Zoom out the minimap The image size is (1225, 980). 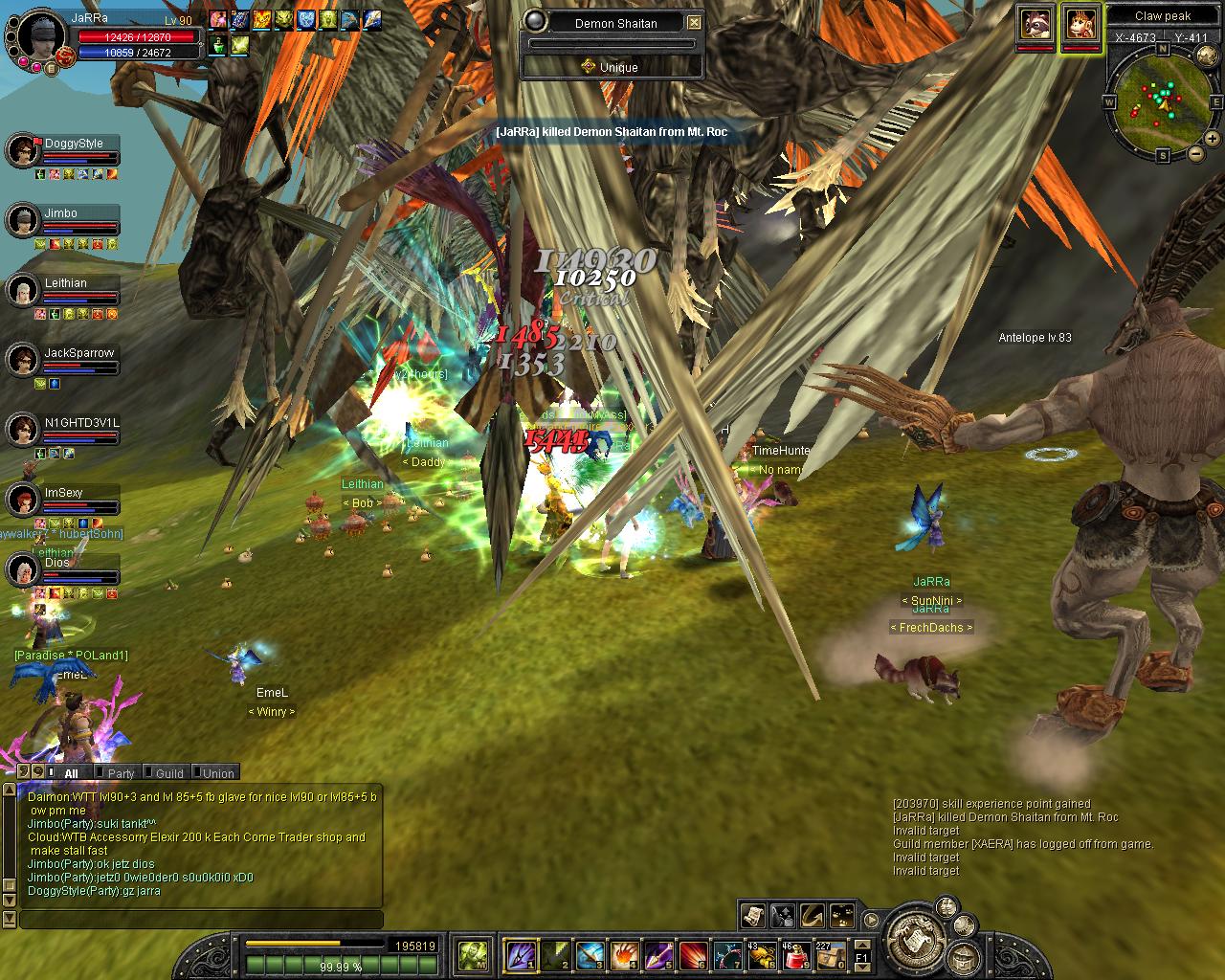pyautogui.click(x=1195, y=155)
